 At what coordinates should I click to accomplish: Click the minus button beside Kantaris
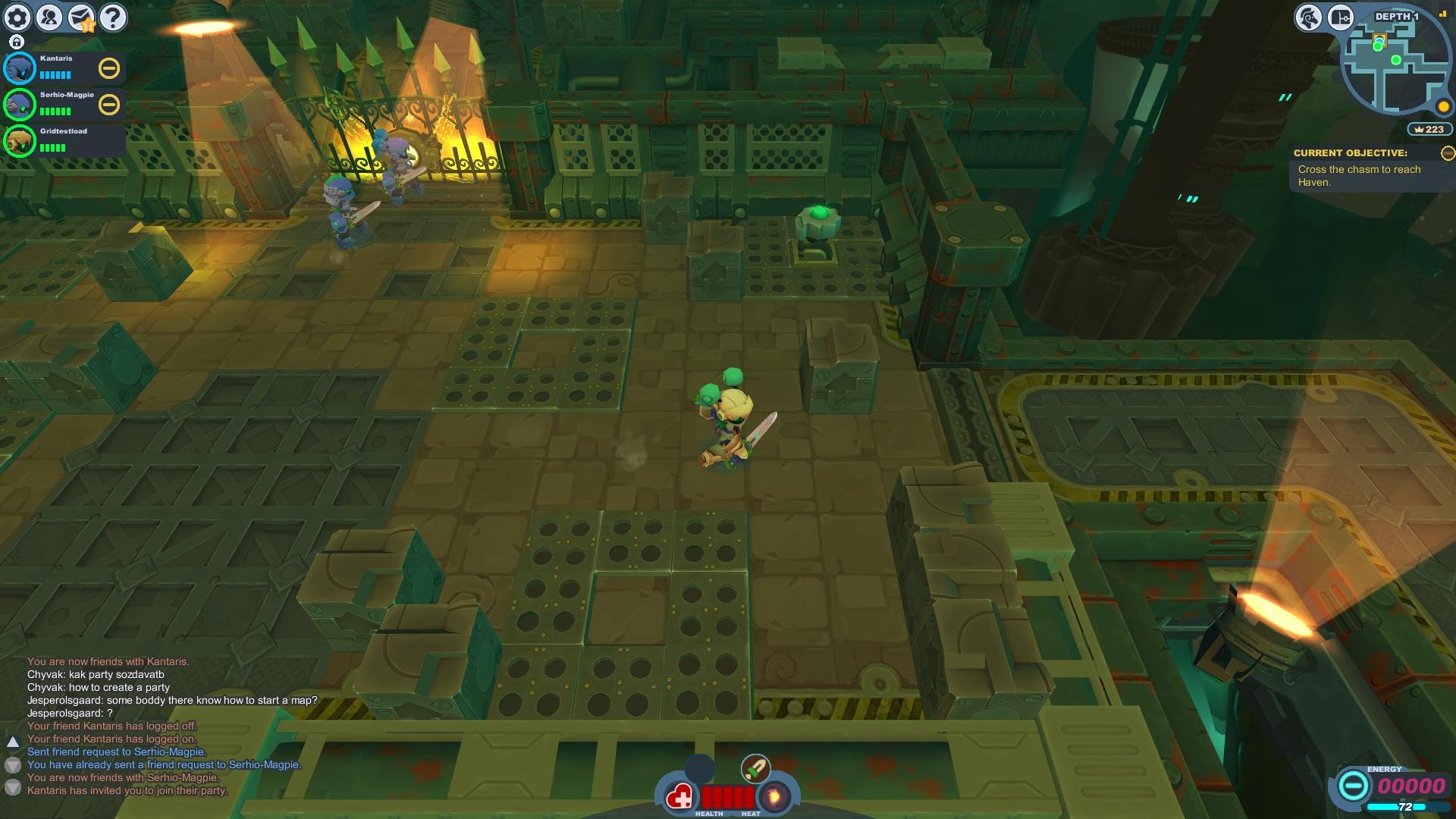[x=109, y=68]
